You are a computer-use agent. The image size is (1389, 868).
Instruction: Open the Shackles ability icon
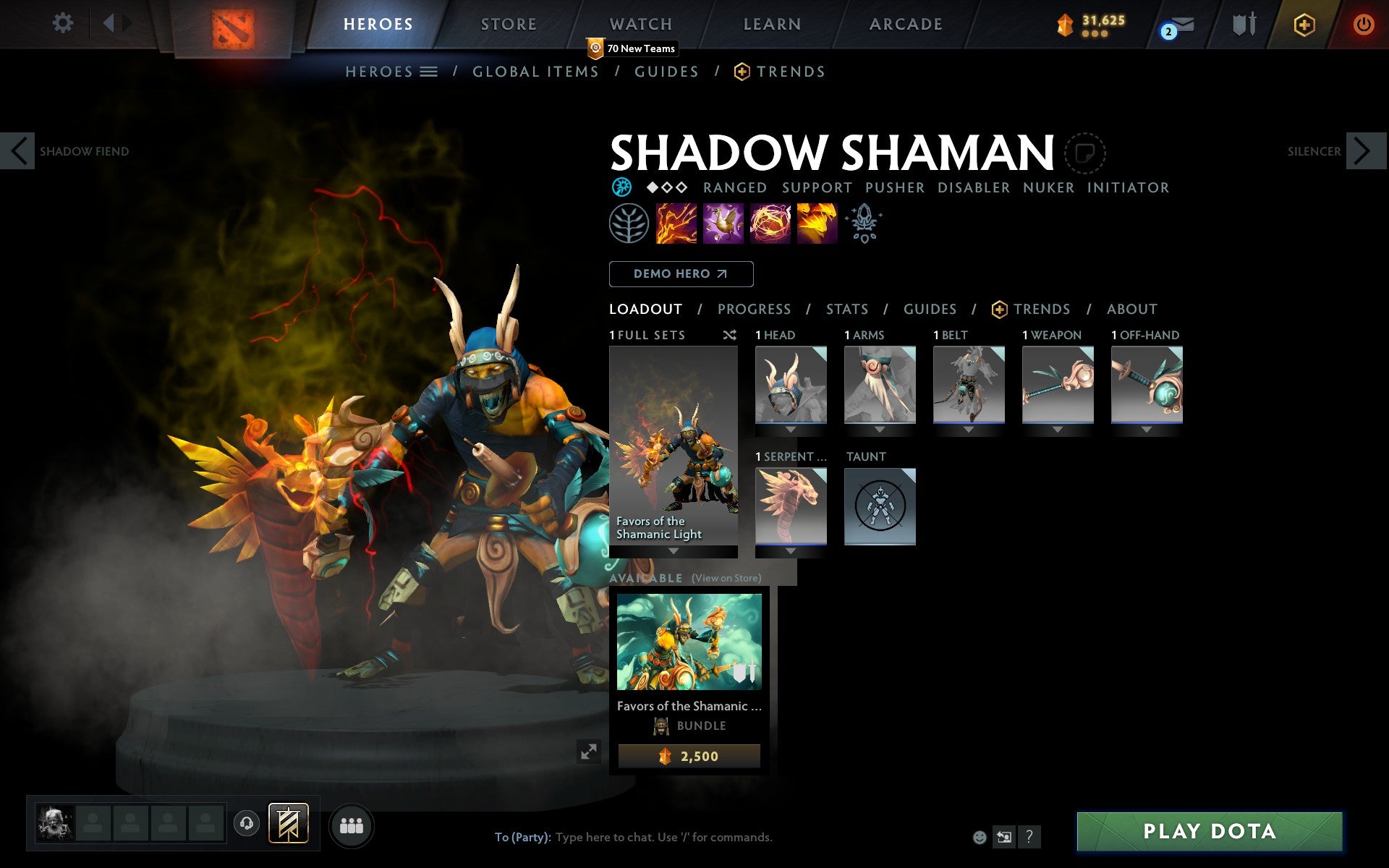[770, 224]
